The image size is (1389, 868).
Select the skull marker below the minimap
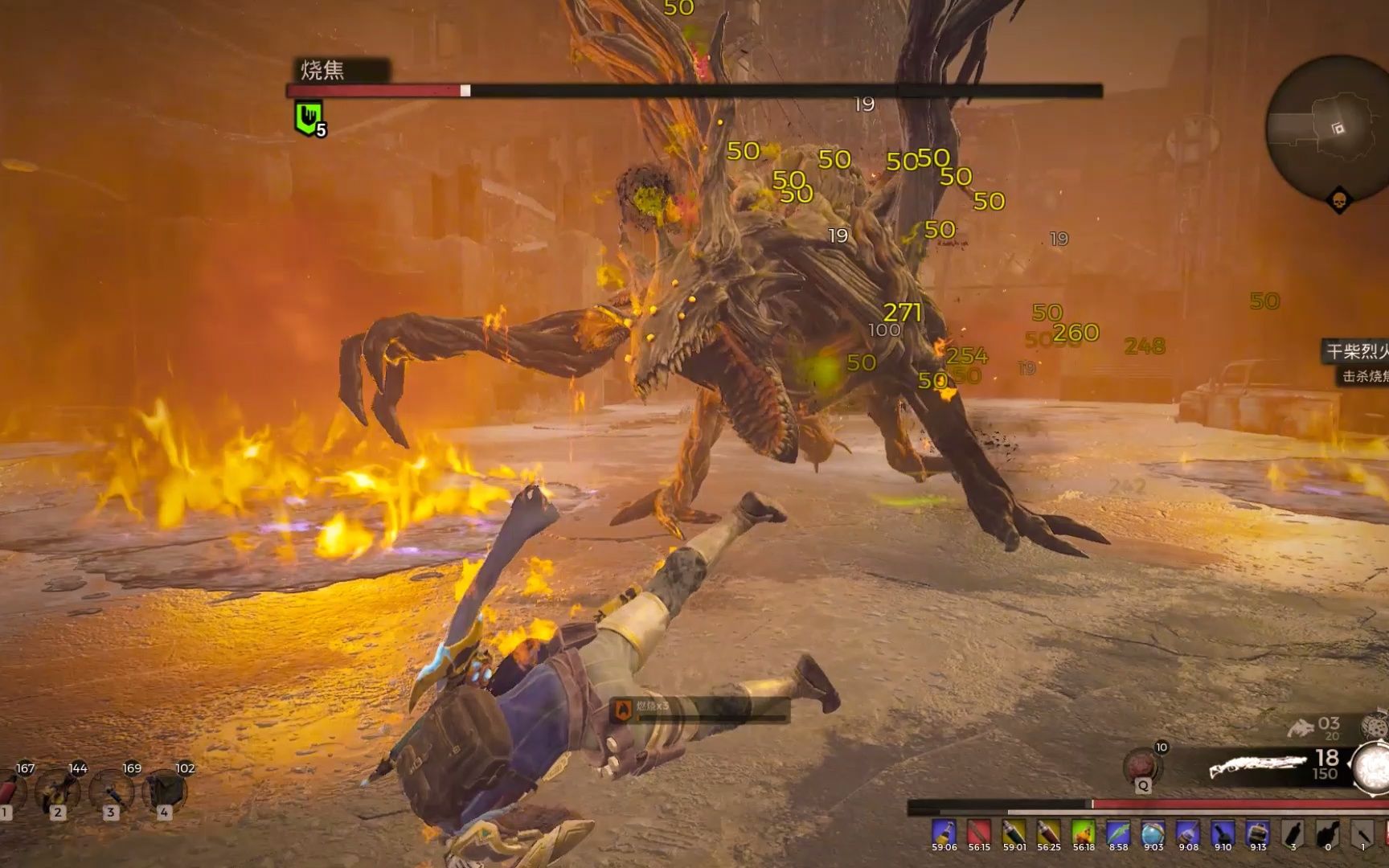tap(1338, 200)
